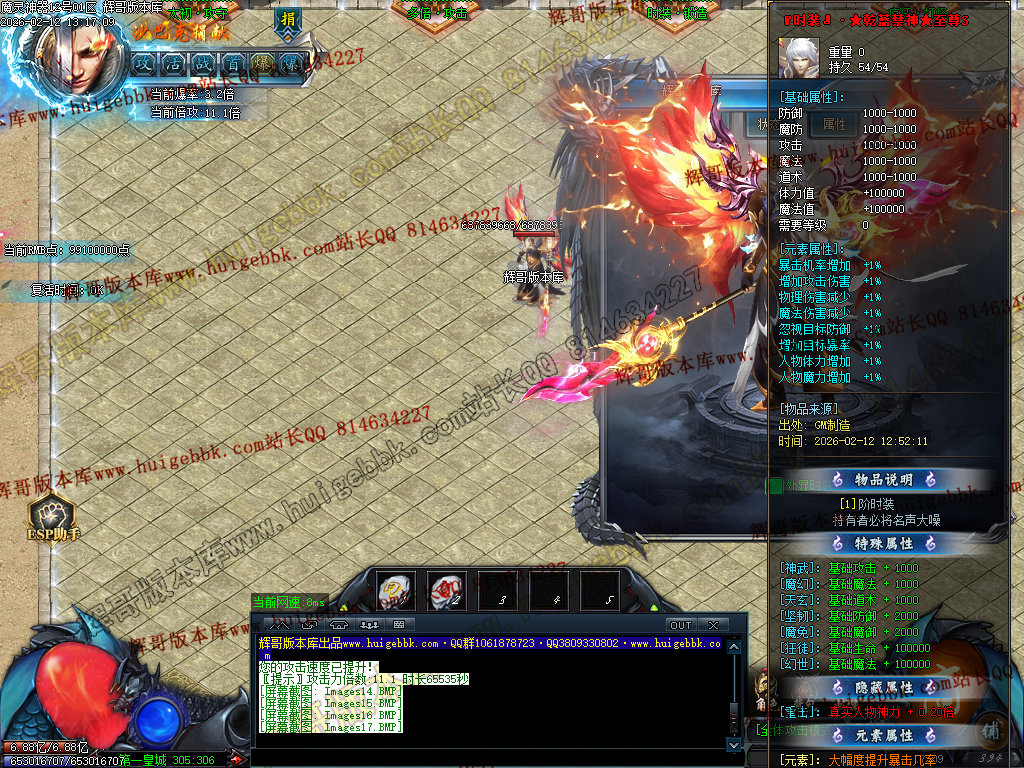Open the round 铺 shop button
1024x768 pixels.
[x=988, y=728]
